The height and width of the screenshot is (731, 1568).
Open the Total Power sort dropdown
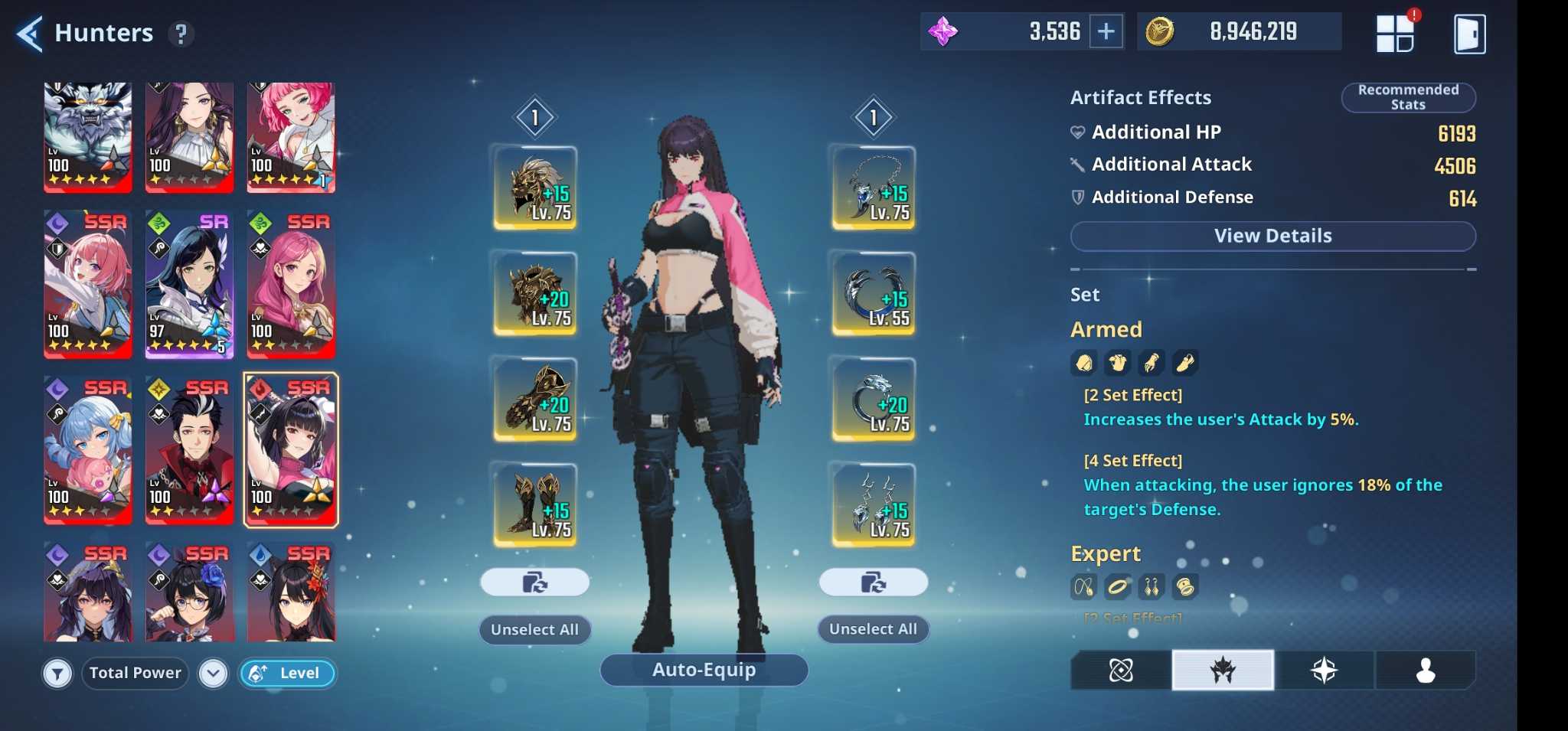213,674
